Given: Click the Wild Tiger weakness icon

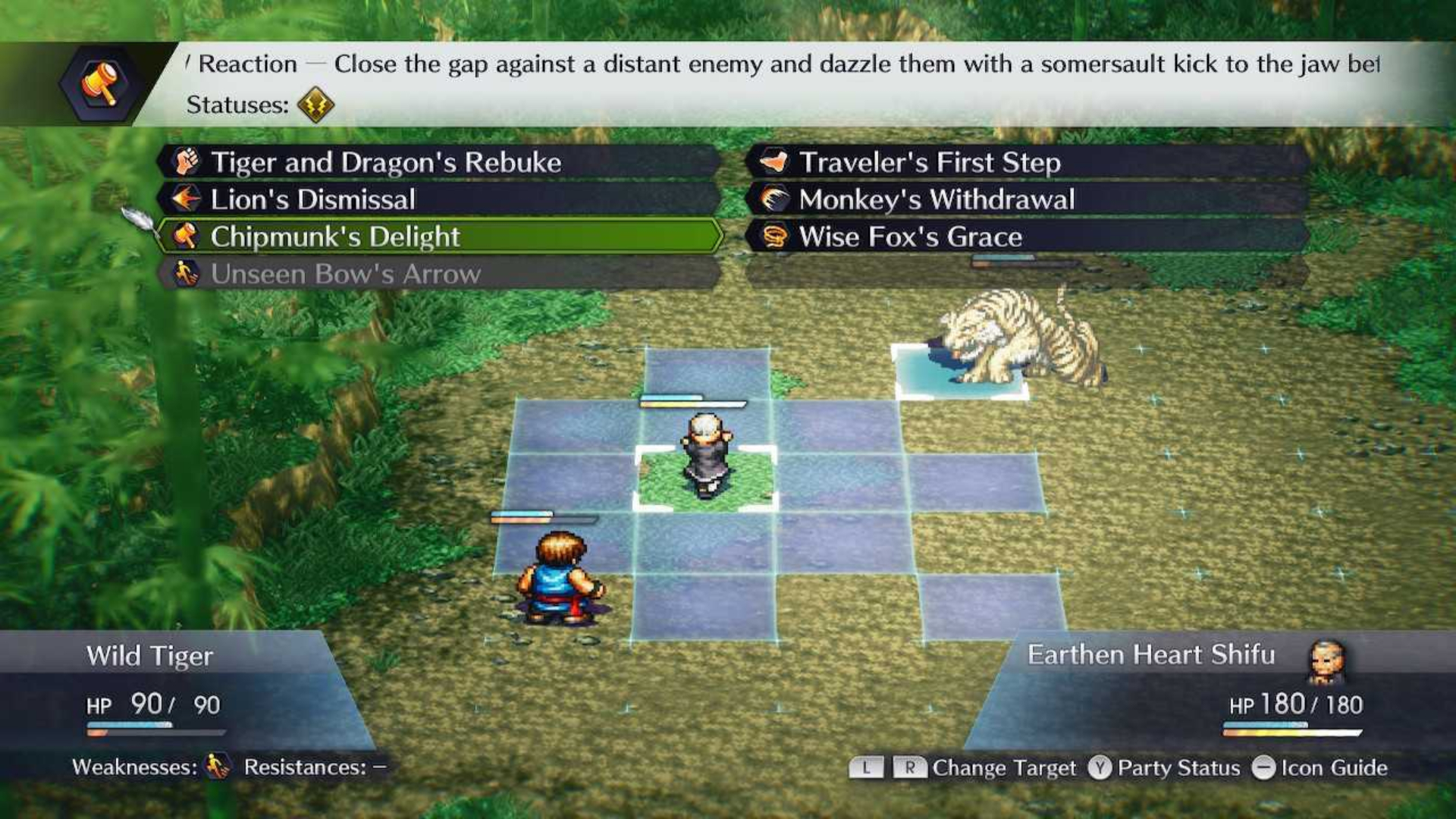Looking at the screenshot, I should click(218, 767).
